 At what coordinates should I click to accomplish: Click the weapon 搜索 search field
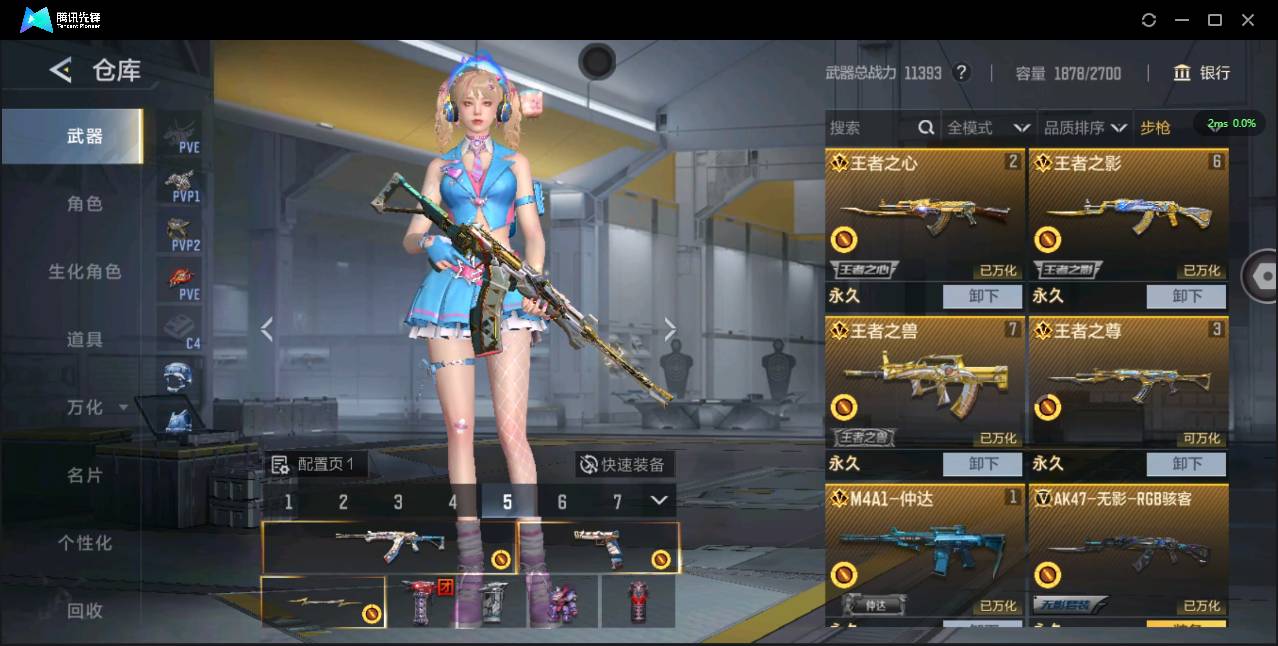[x=870, y=128]
